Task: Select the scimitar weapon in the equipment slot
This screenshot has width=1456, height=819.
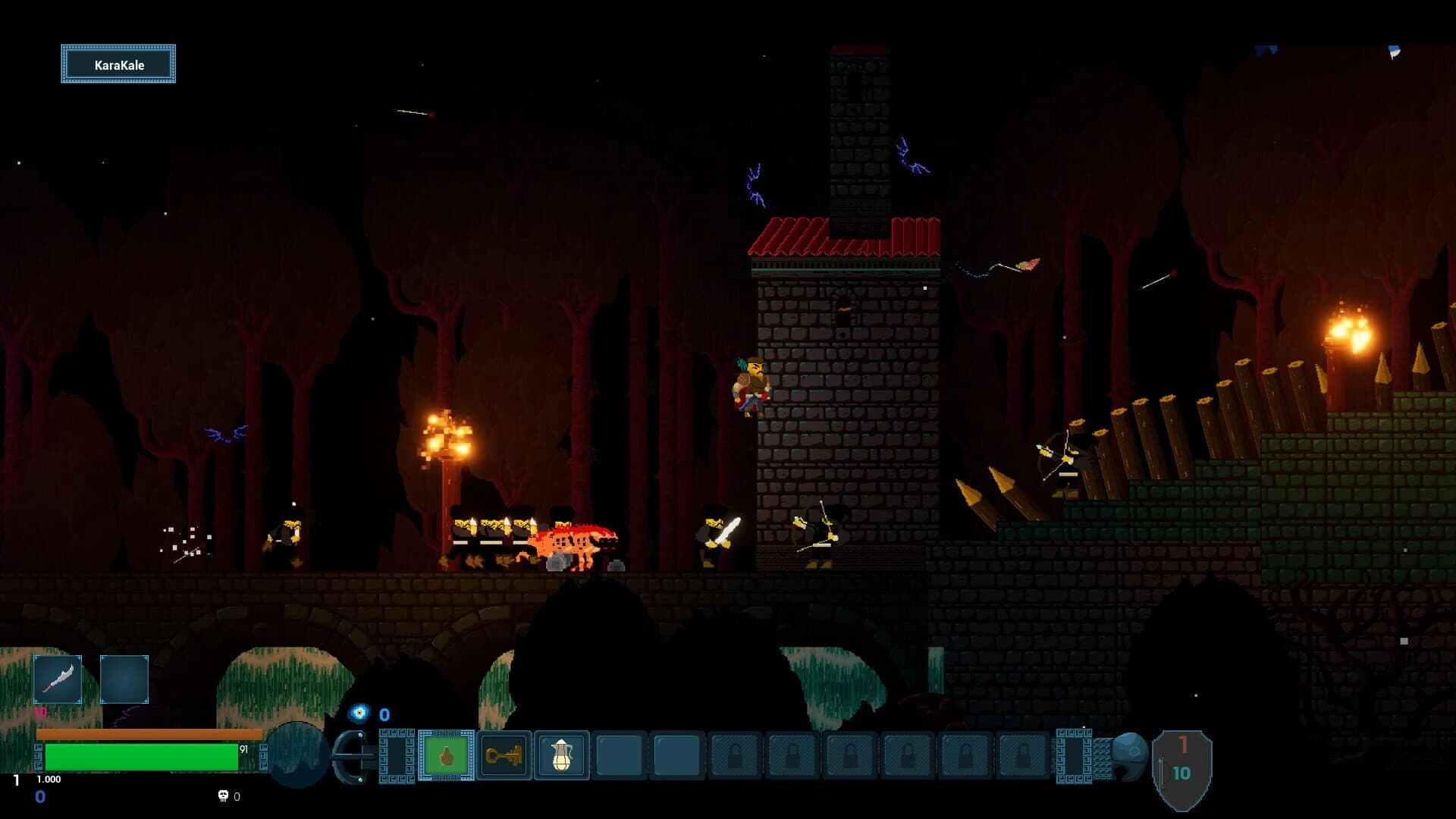Action: click(x=59, y=680)
